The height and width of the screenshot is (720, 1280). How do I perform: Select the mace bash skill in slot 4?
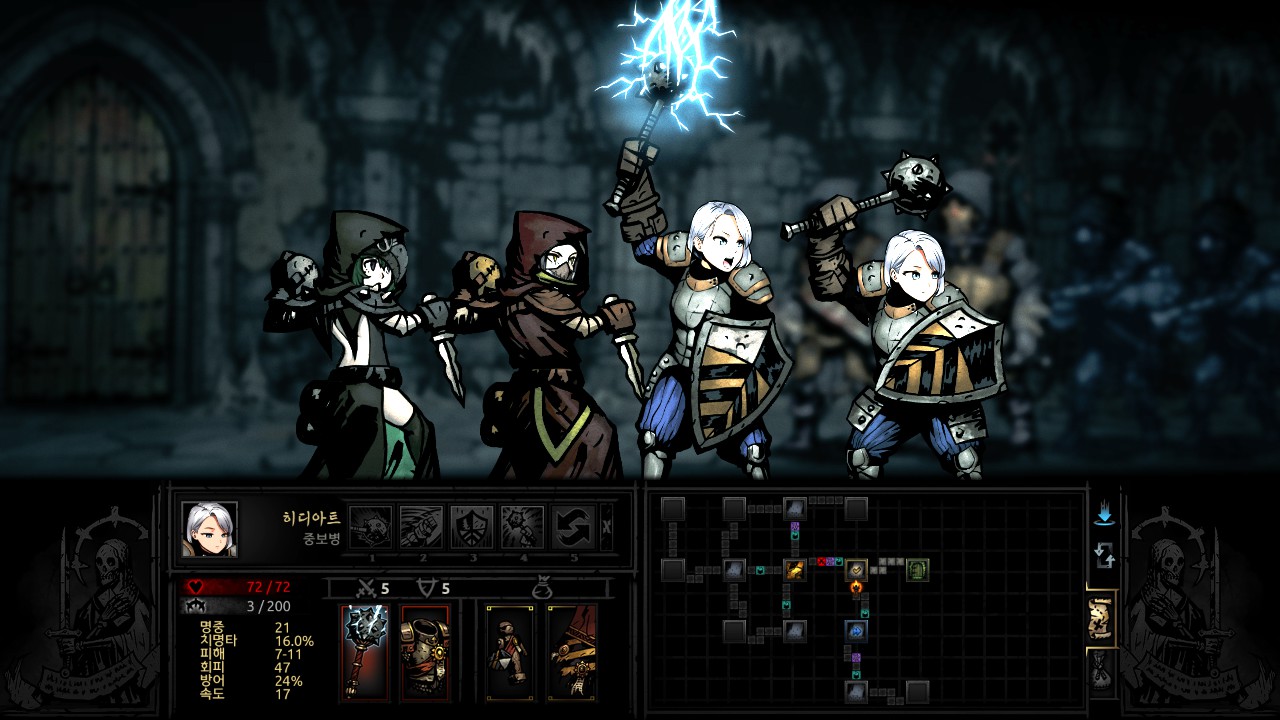coord(524,527)
